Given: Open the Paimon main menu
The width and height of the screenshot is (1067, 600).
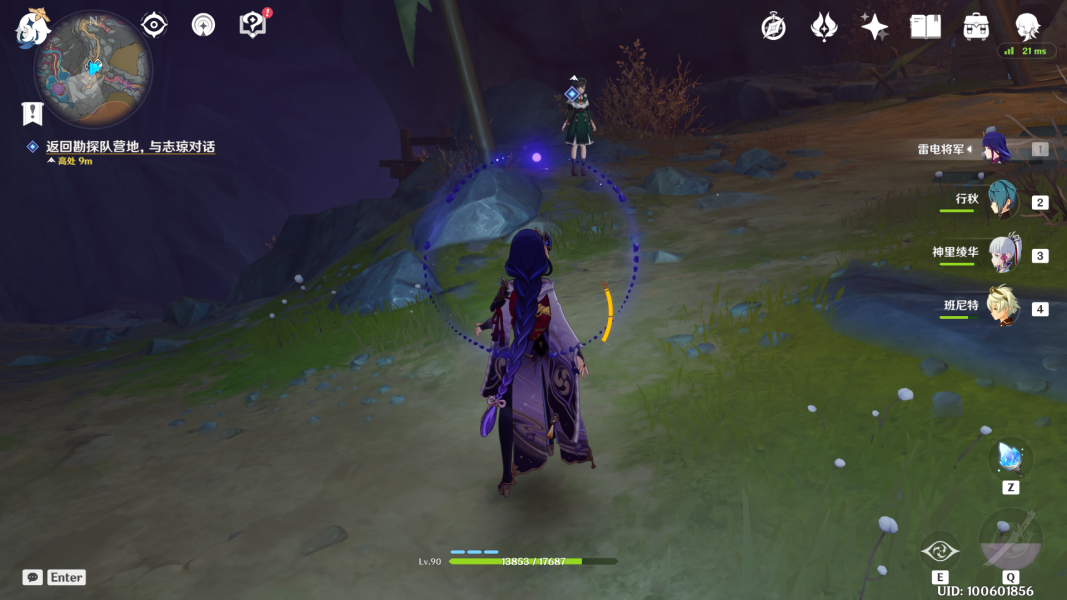Looking at the screenshot, I should pyautogui.click(x=33, y=27).
